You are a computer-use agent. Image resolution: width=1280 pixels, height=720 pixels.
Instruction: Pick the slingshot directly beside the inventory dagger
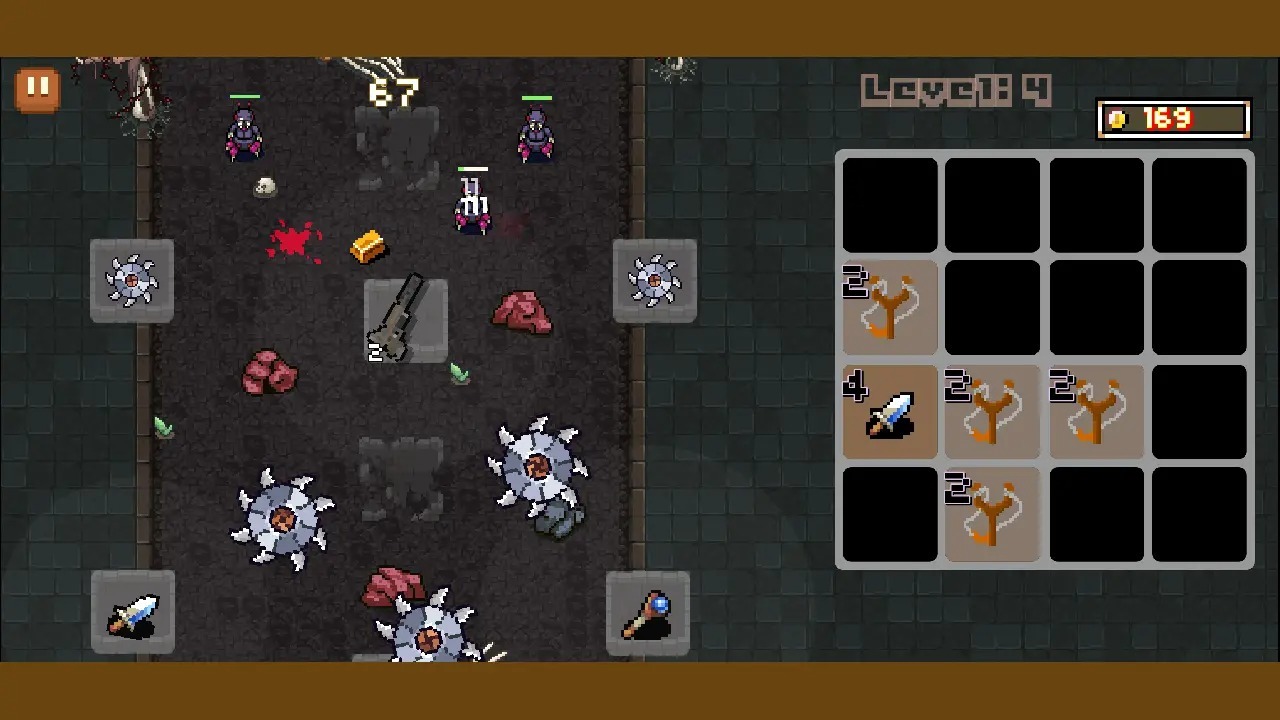tap(993, 412)
